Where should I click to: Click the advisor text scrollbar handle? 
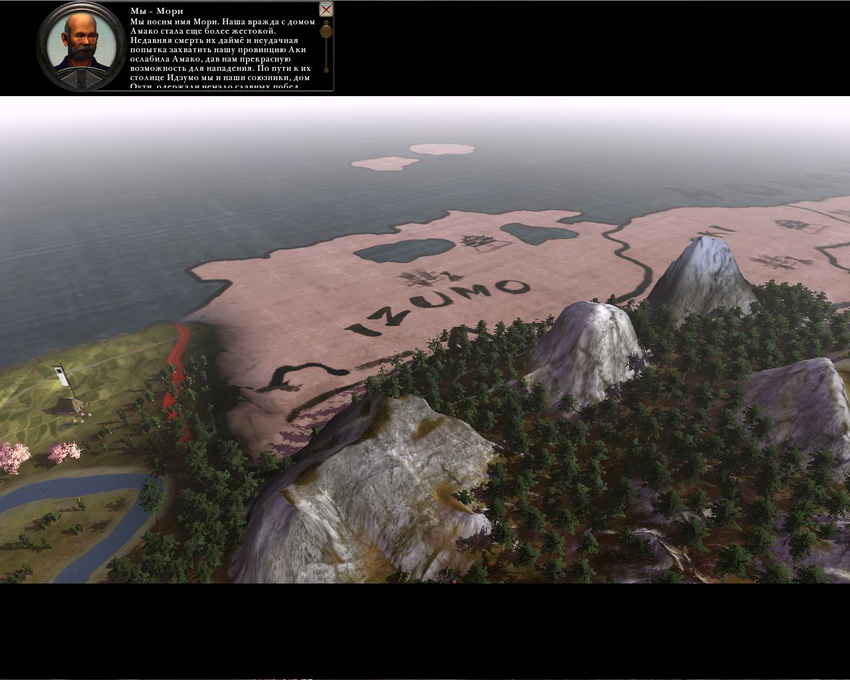coord(325,32)
